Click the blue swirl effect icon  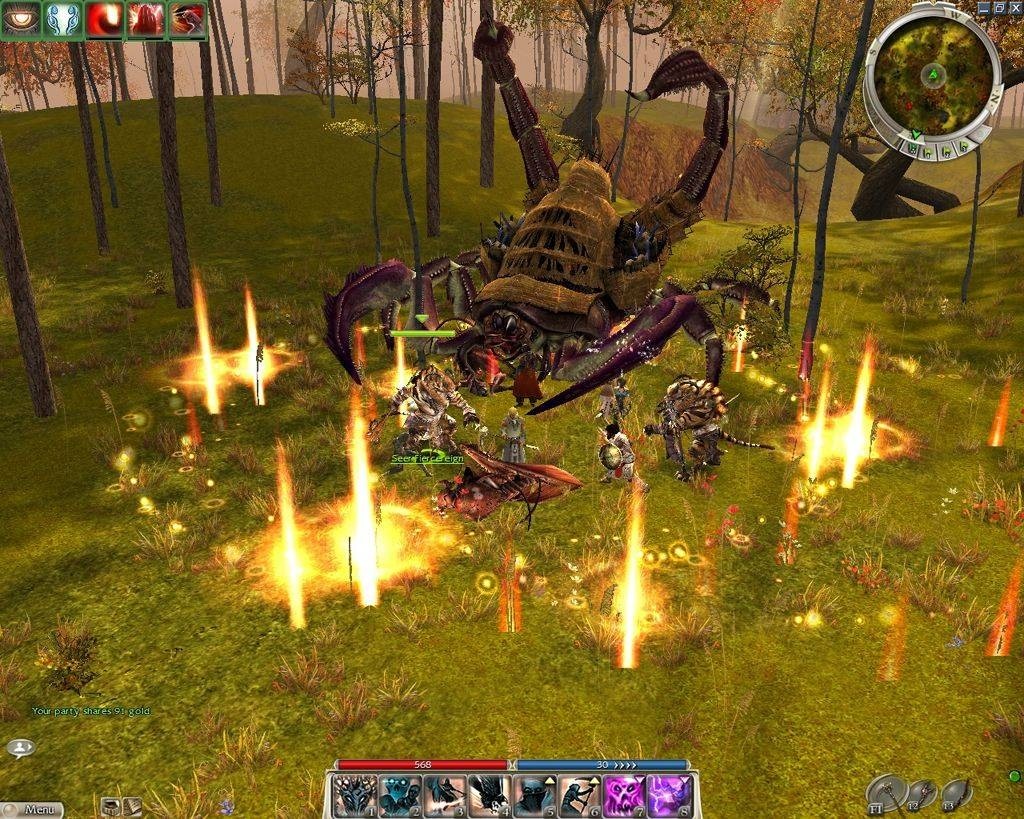click(63, 20)
